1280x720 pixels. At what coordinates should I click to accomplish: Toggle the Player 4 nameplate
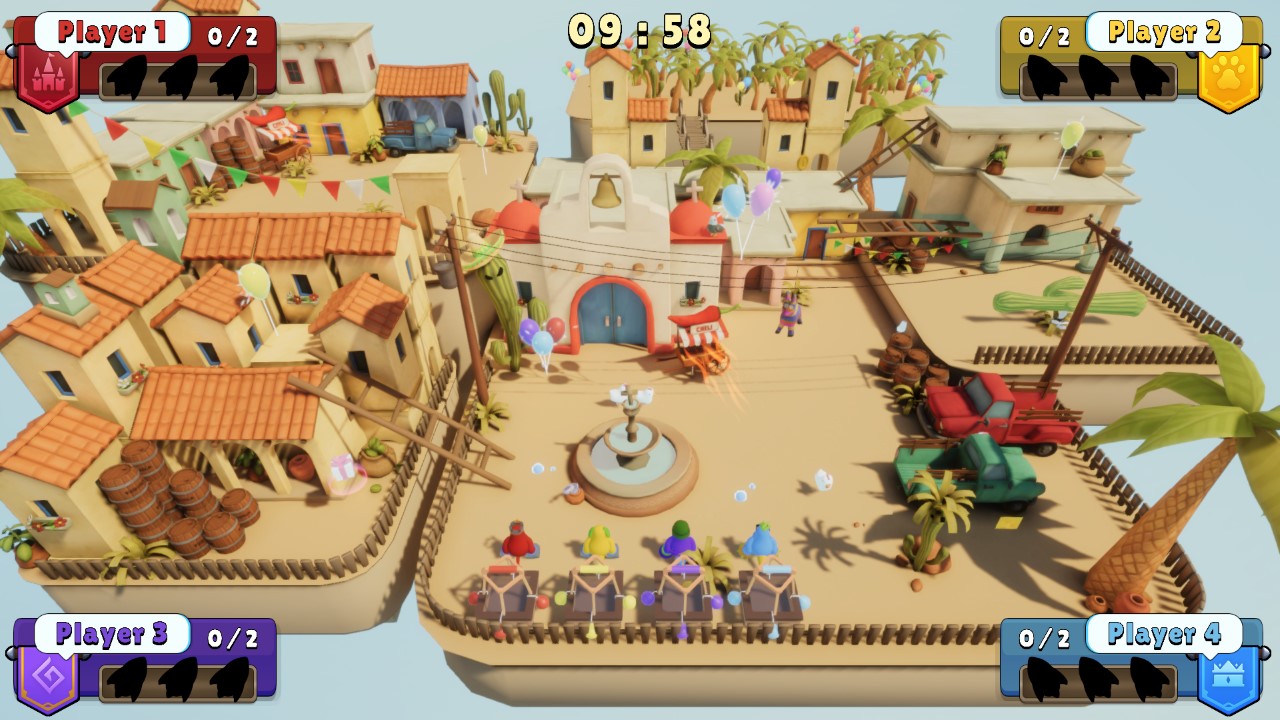point(1164,633)
